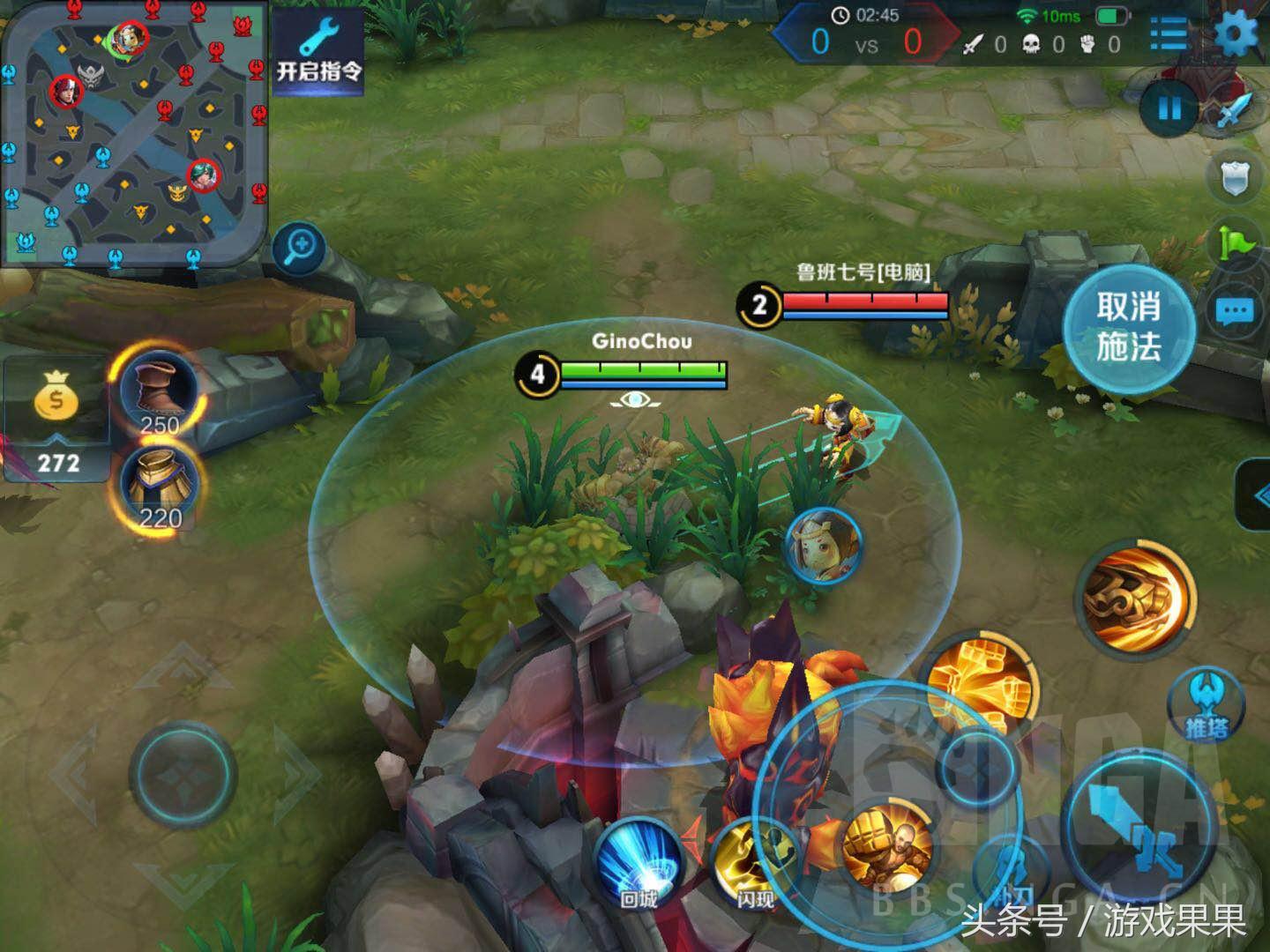This screenshot has width=1270, height=952.
Task: Open the scoreboard list icon
Action: pos(1169,33)
